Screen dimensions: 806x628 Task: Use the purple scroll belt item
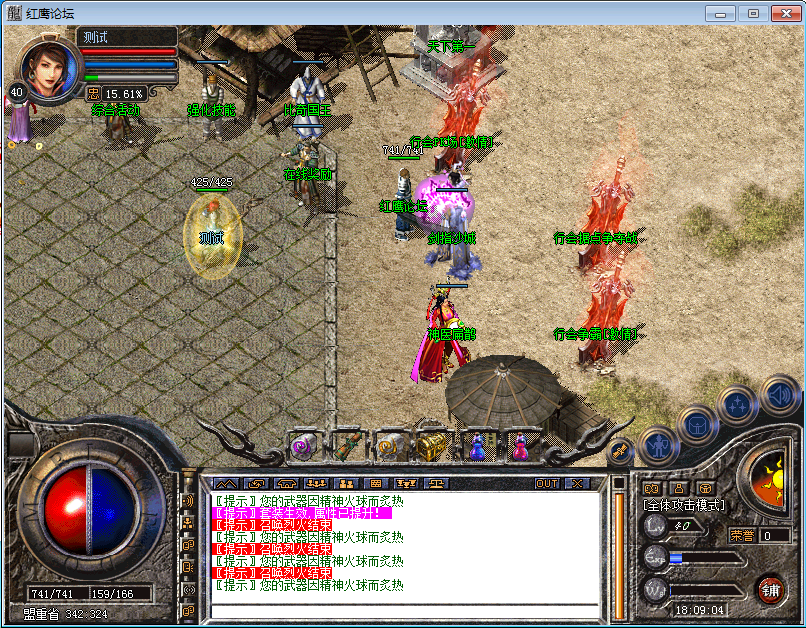point(302,446)
